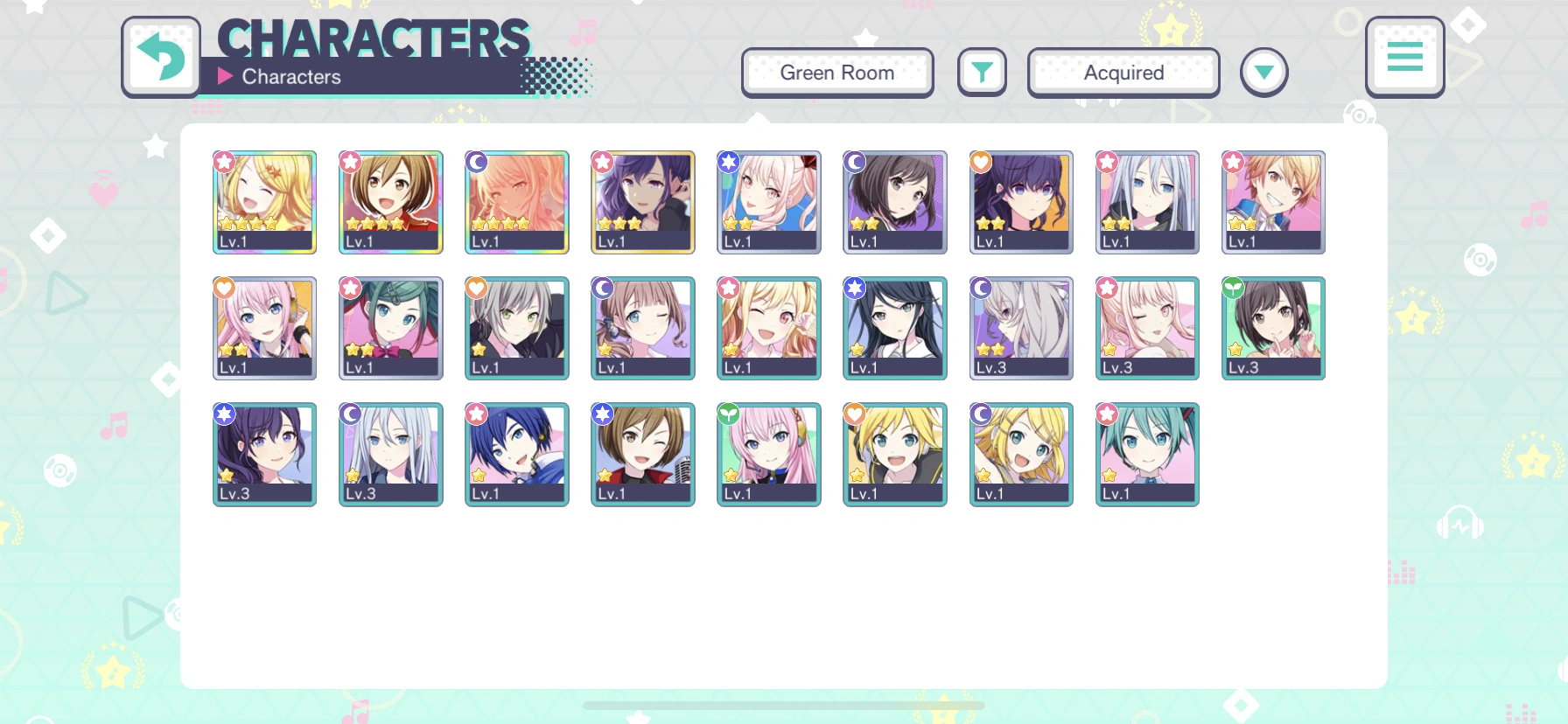This screenshot has height=724, width=1568.
Task: Select the heart-attribute pink-haired card starting row two
Action: [264, 328]
